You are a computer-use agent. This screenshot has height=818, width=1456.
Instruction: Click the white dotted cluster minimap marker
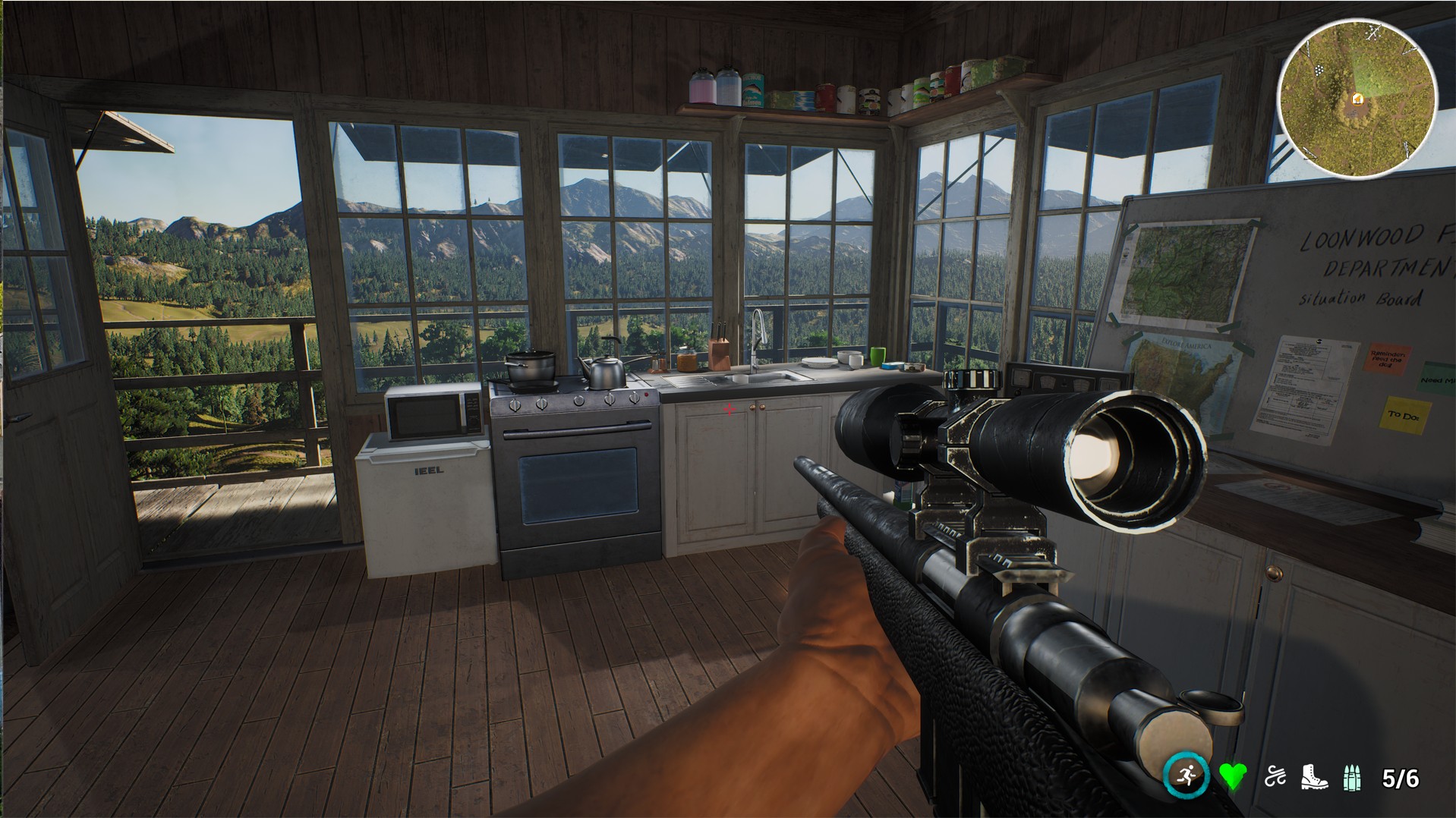(1319, 69)
